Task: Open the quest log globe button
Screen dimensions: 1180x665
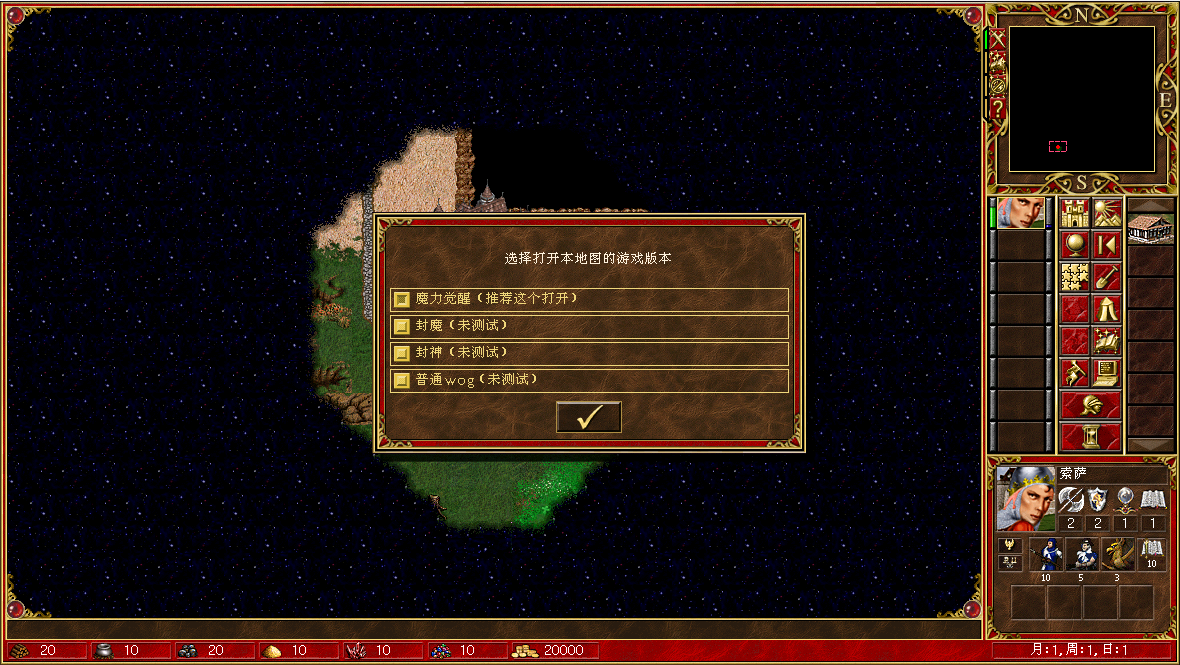Action: point(1075,245)
